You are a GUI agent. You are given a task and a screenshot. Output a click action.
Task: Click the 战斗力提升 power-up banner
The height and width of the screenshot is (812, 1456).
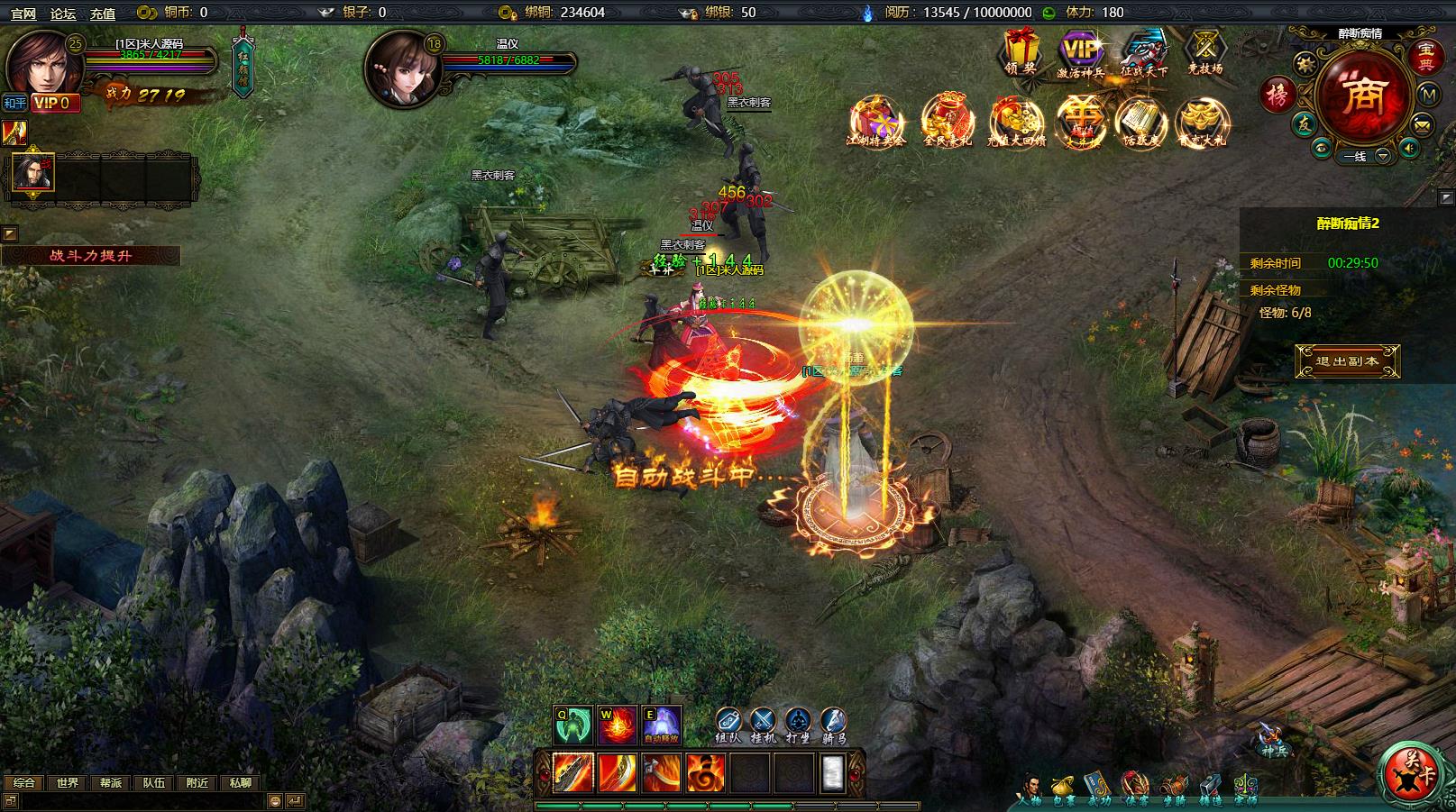90,256
